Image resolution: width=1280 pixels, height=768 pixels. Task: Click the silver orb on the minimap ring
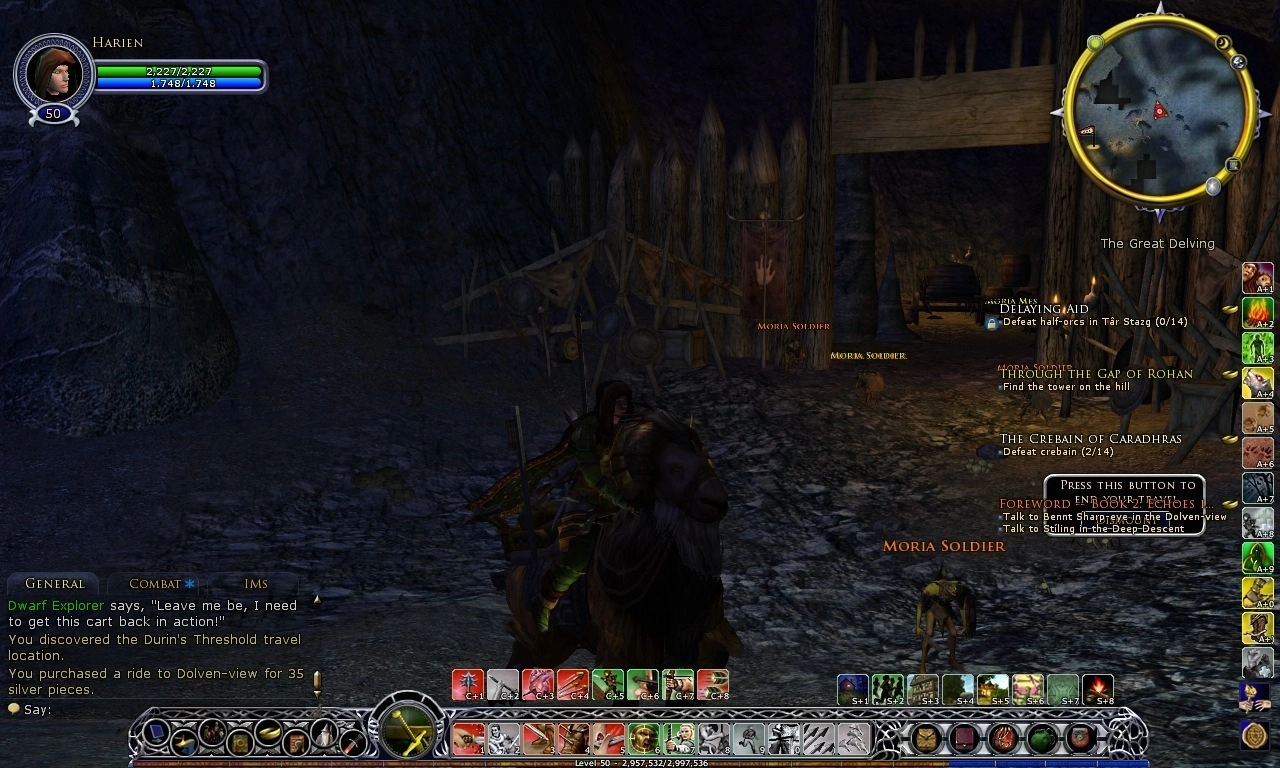(1213, 186)
